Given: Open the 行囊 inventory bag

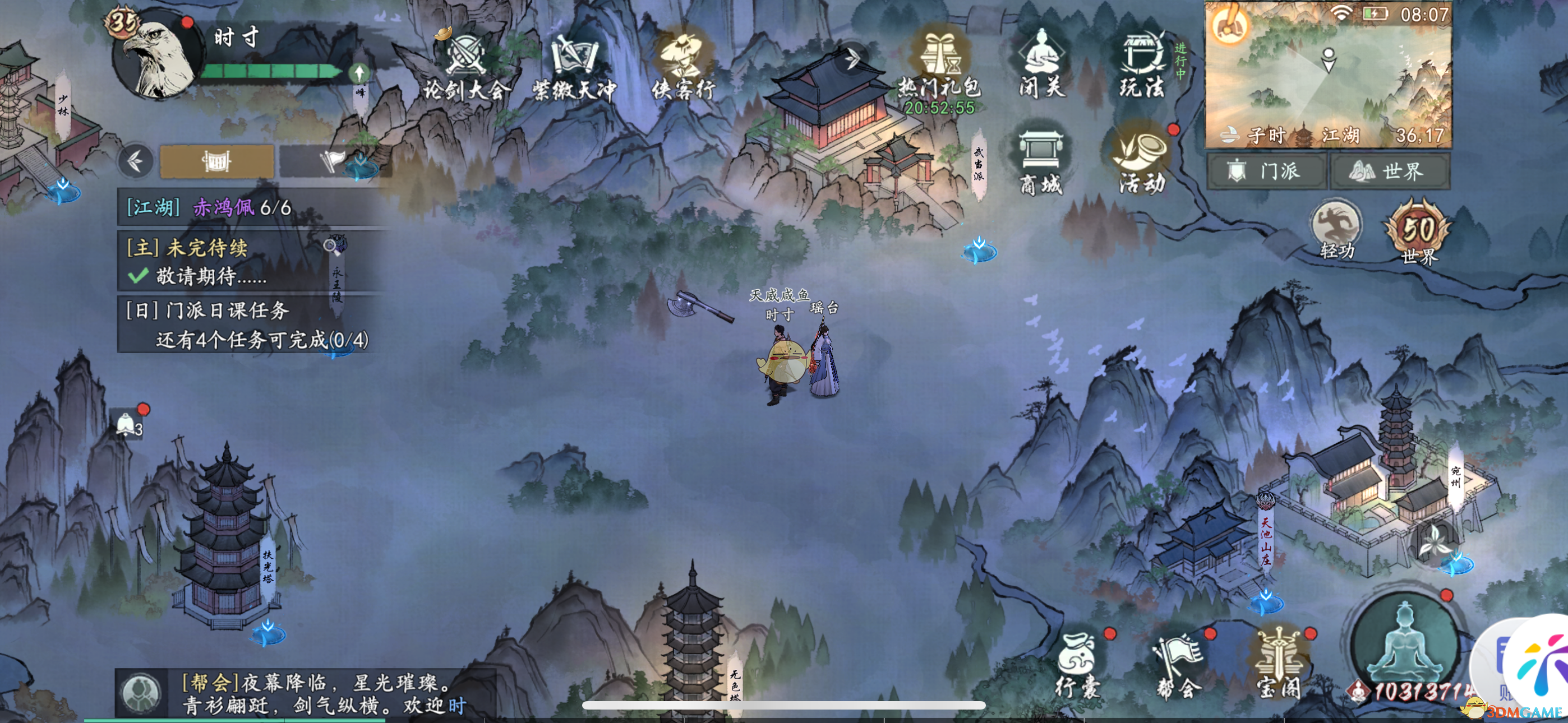Looking at the screenshot, I should 1077,665.
